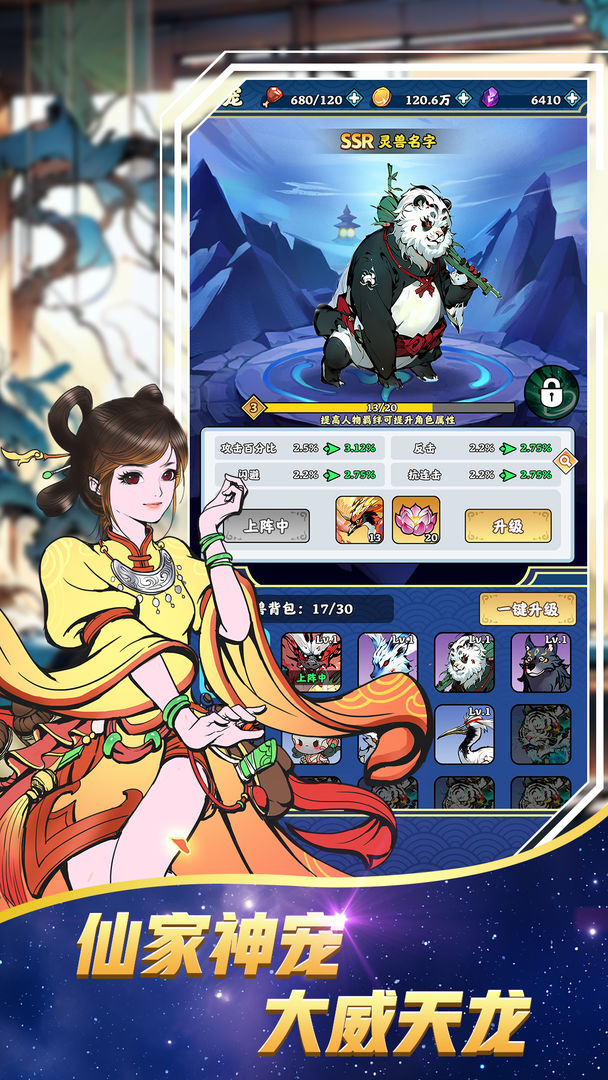The width and height of the screenshot is (608, 1080).
Task: Activate the 一键升级 one-tap upgrade button
Action: point(527,608)
